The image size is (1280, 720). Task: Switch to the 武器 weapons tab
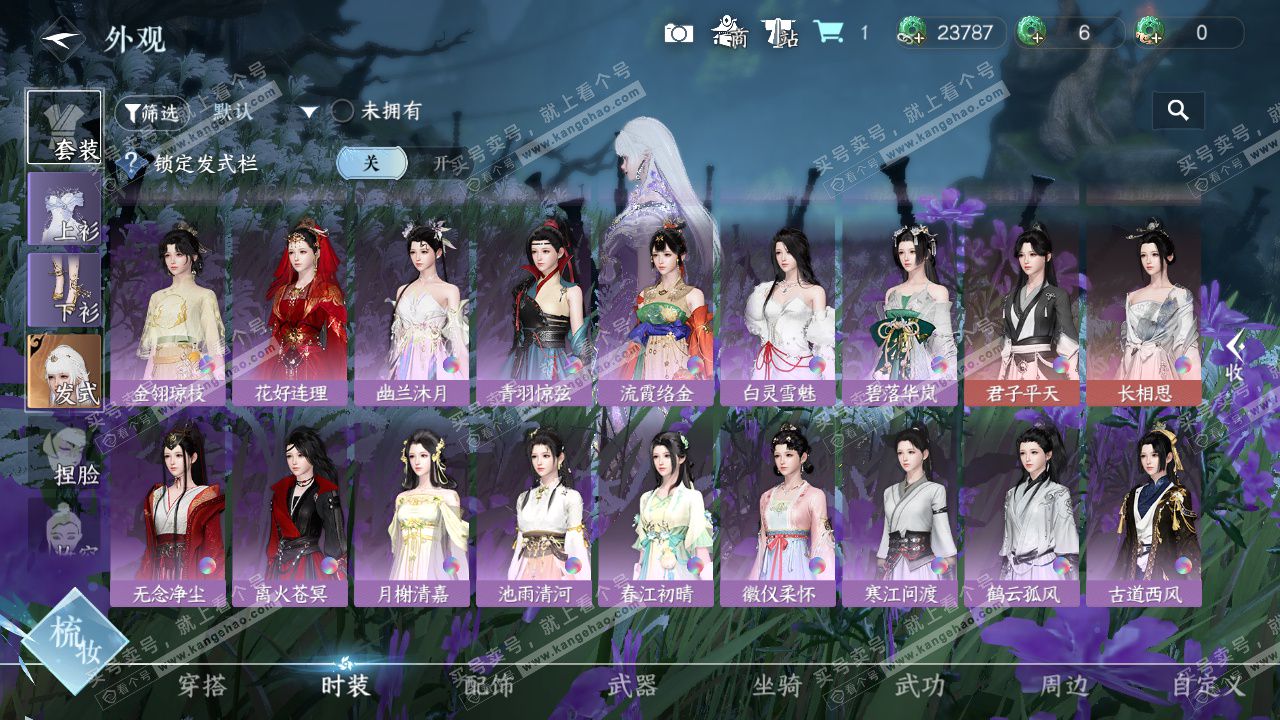coord(632,685)
